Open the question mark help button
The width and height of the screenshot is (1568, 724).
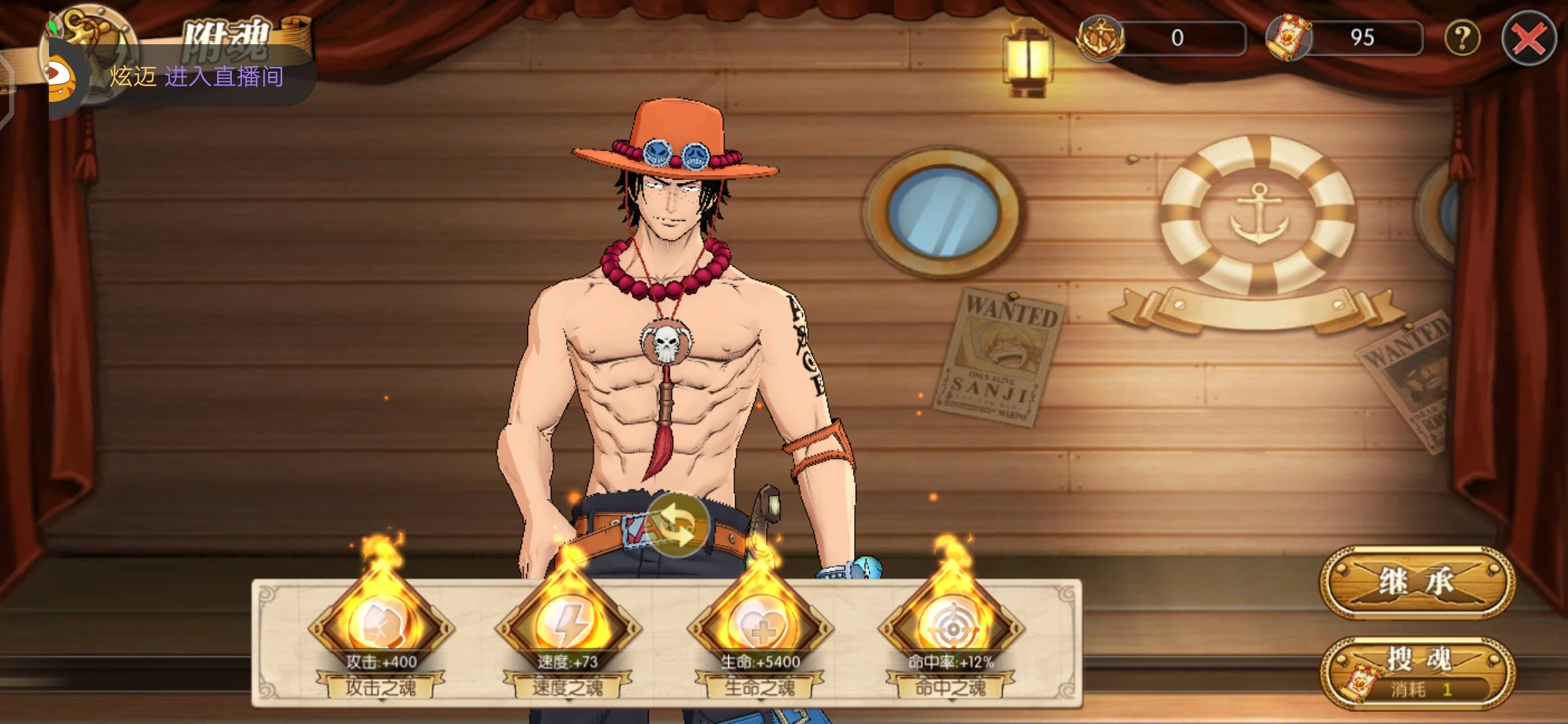coord(1461,39)
